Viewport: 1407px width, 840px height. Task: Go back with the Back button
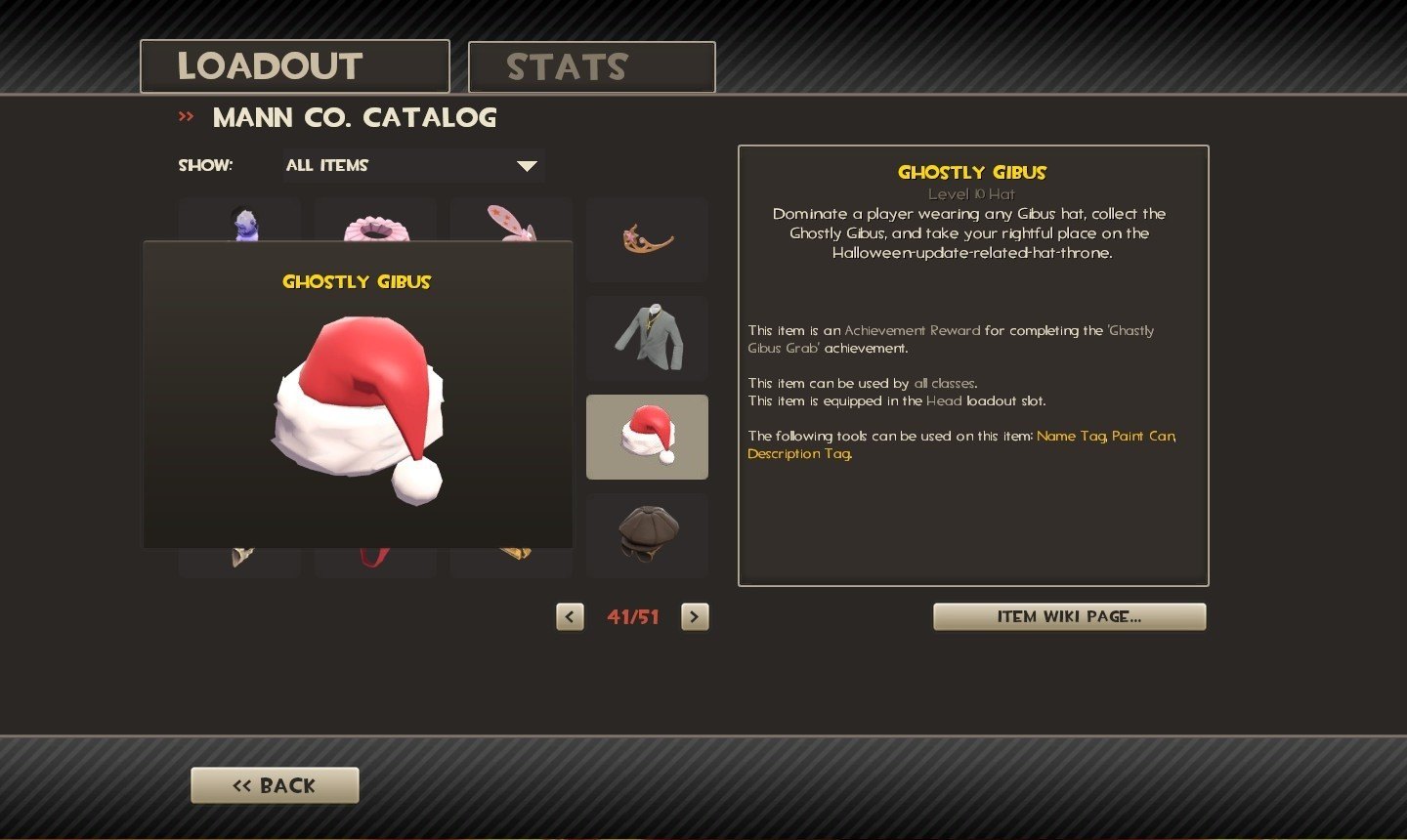click(275, 785)
